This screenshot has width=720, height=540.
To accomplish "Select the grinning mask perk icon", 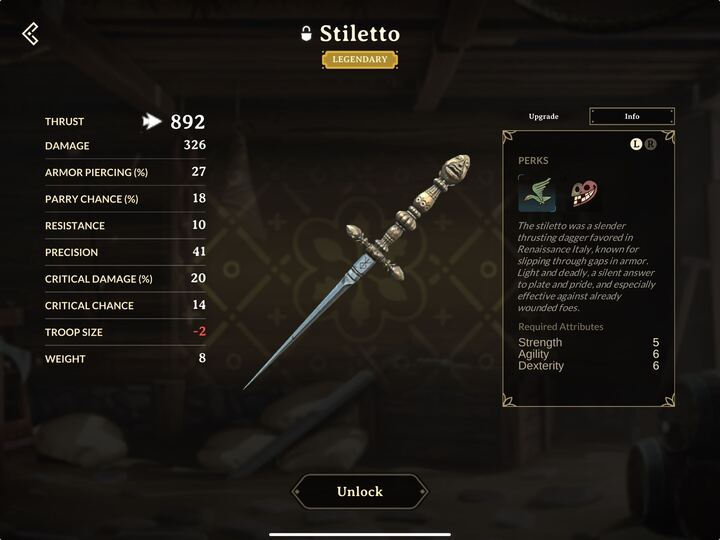I will click(583, 193).
